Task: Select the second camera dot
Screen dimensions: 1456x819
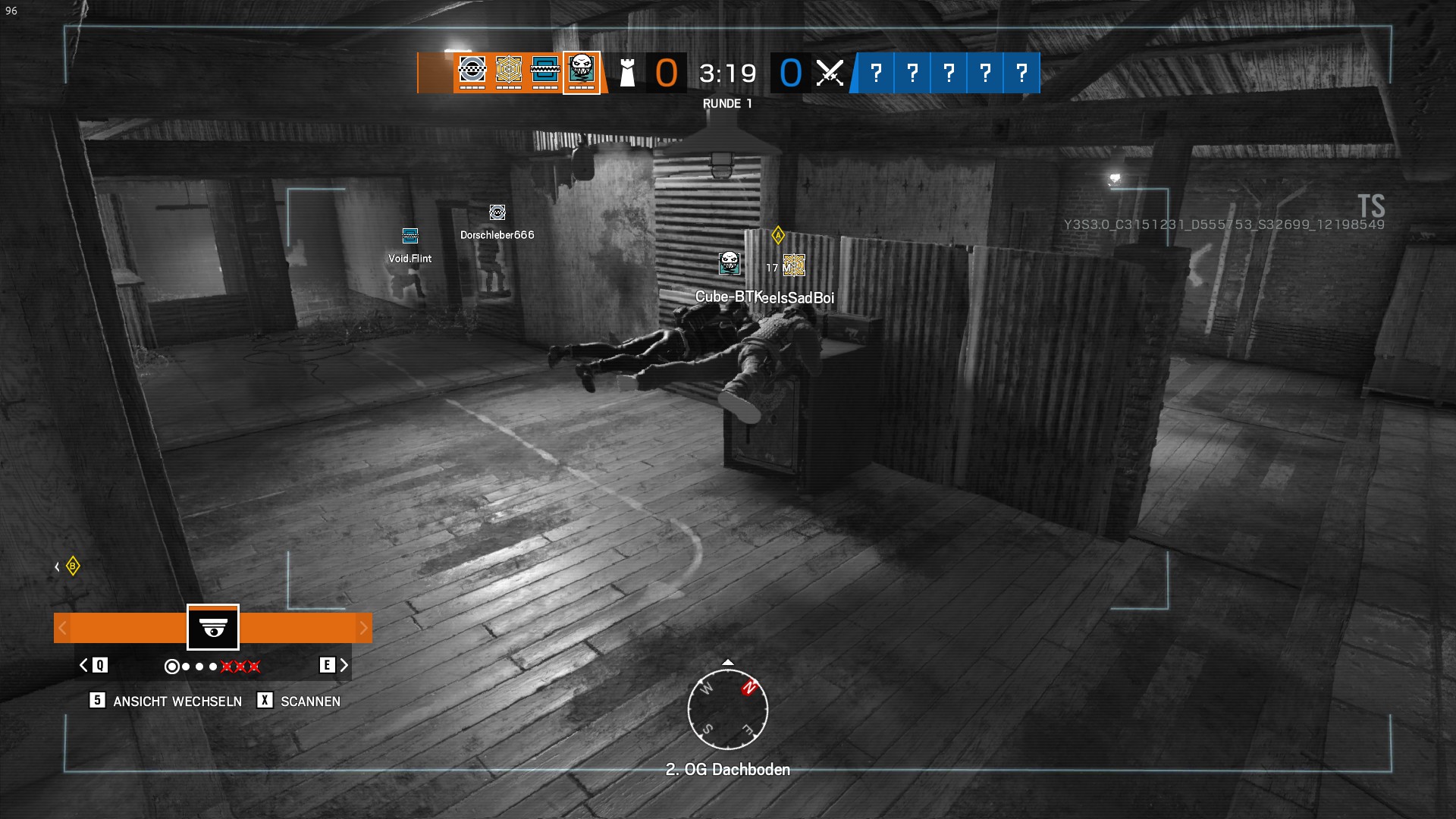Action: tap(187, 667)
